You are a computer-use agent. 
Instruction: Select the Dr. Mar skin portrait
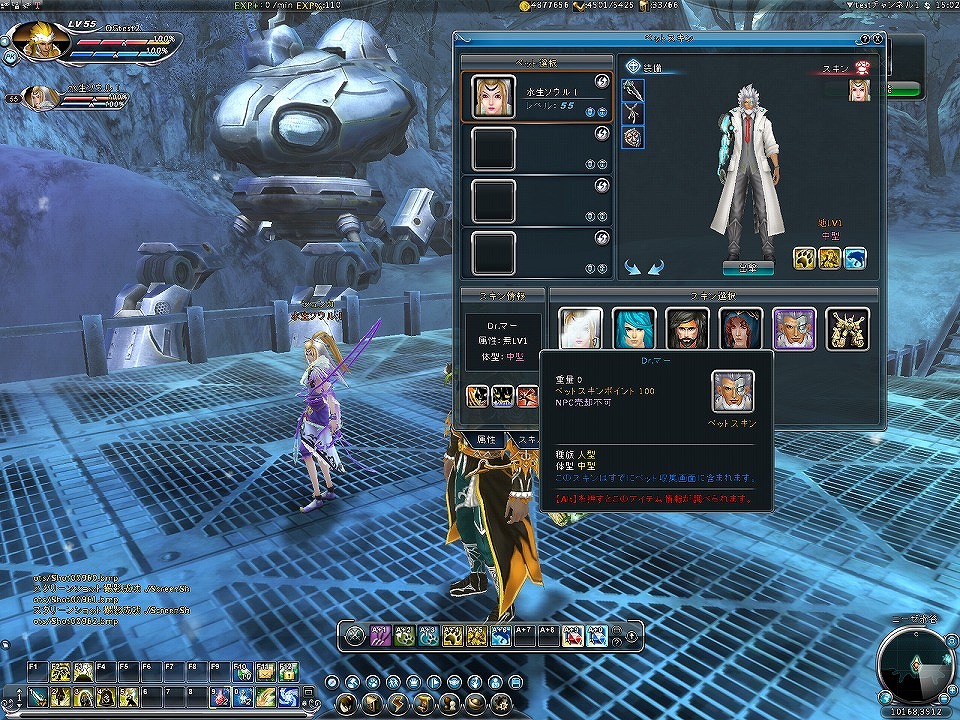(x=794, y=328)
